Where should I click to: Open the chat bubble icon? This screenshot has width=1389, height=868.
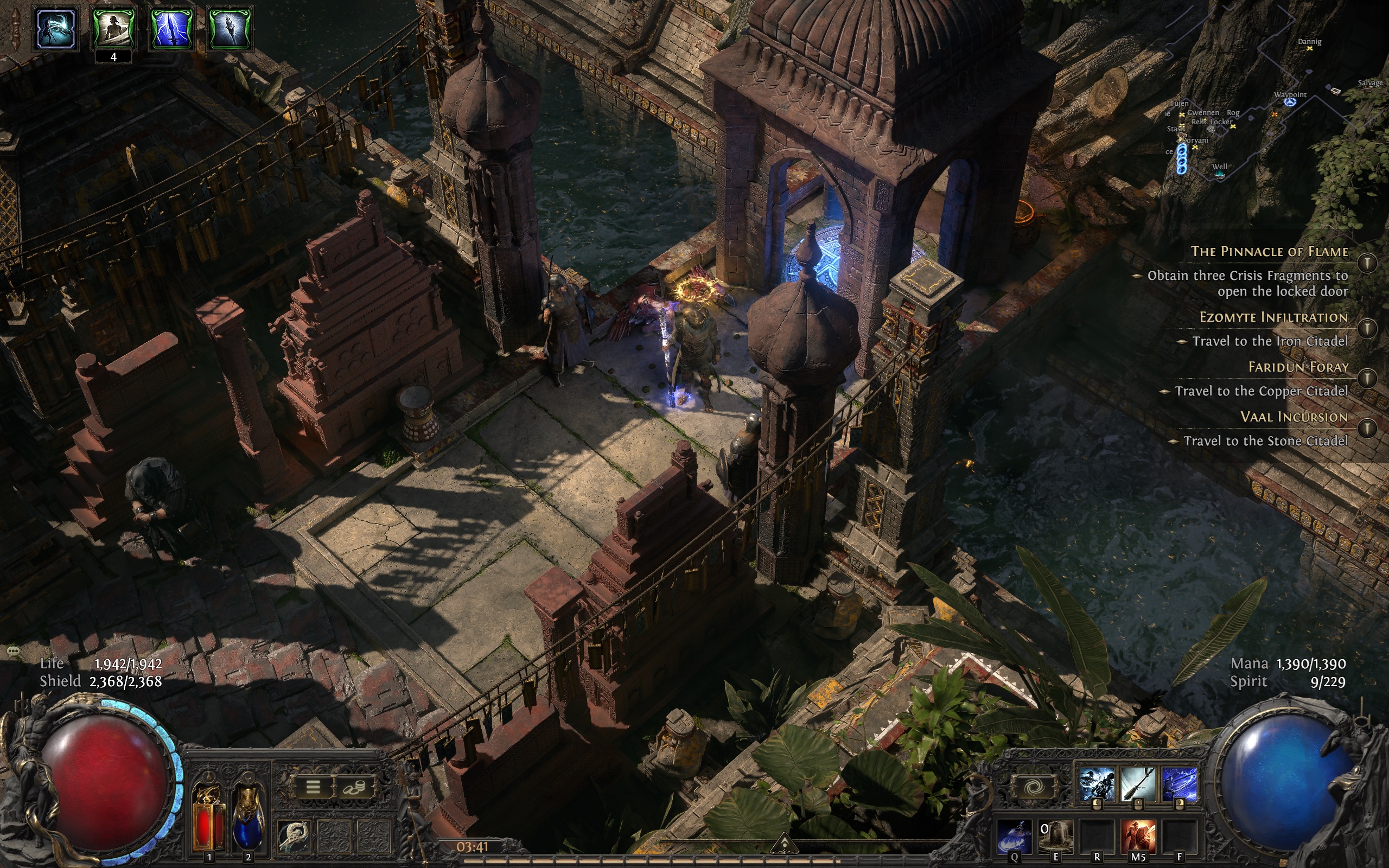[14, 650]
